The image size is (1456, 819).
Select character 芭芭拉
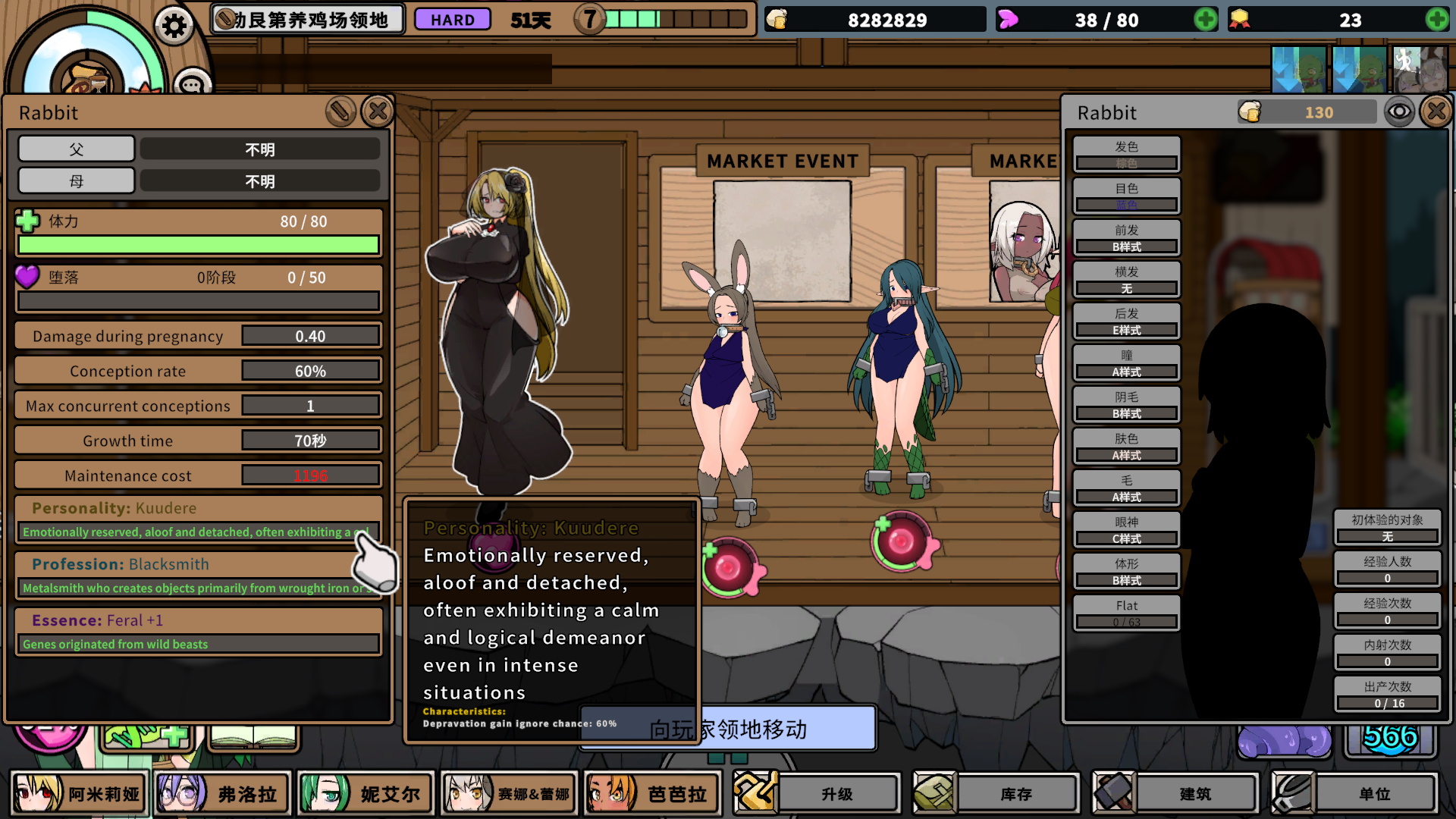652,793
